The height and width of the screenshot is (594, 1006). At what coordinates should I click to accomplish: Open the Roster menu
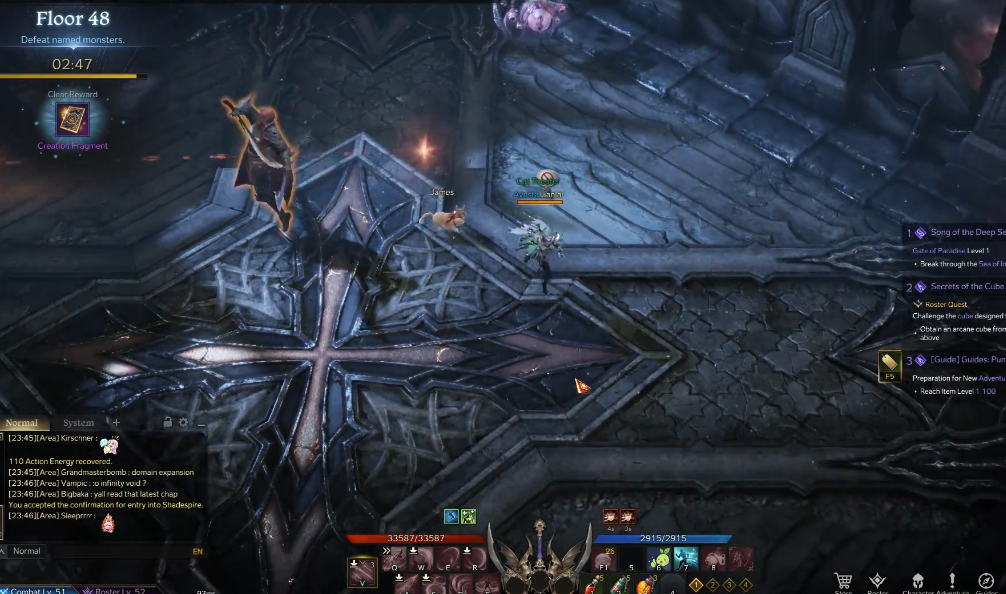(x=877, y=582)
